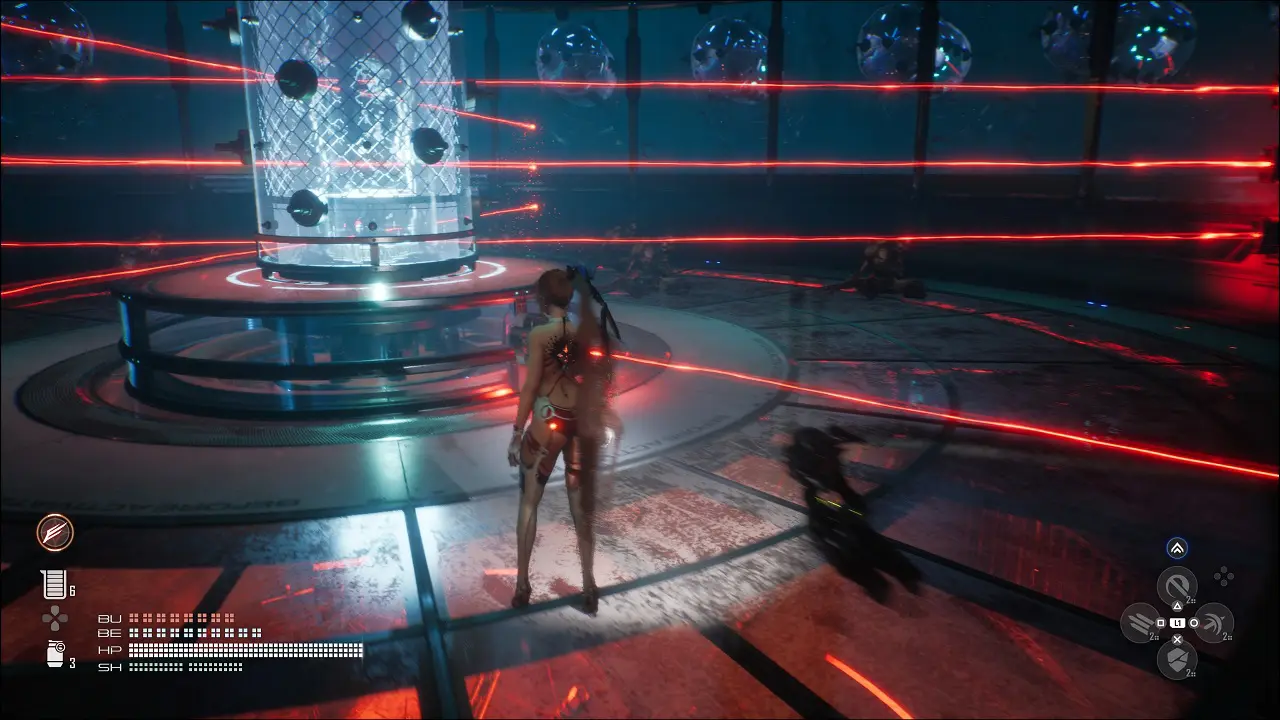Viewport: 1280px width, 720px height.
Task: Use the crescent-slash beta skill on the right
Action: (x=1214, y=623)
